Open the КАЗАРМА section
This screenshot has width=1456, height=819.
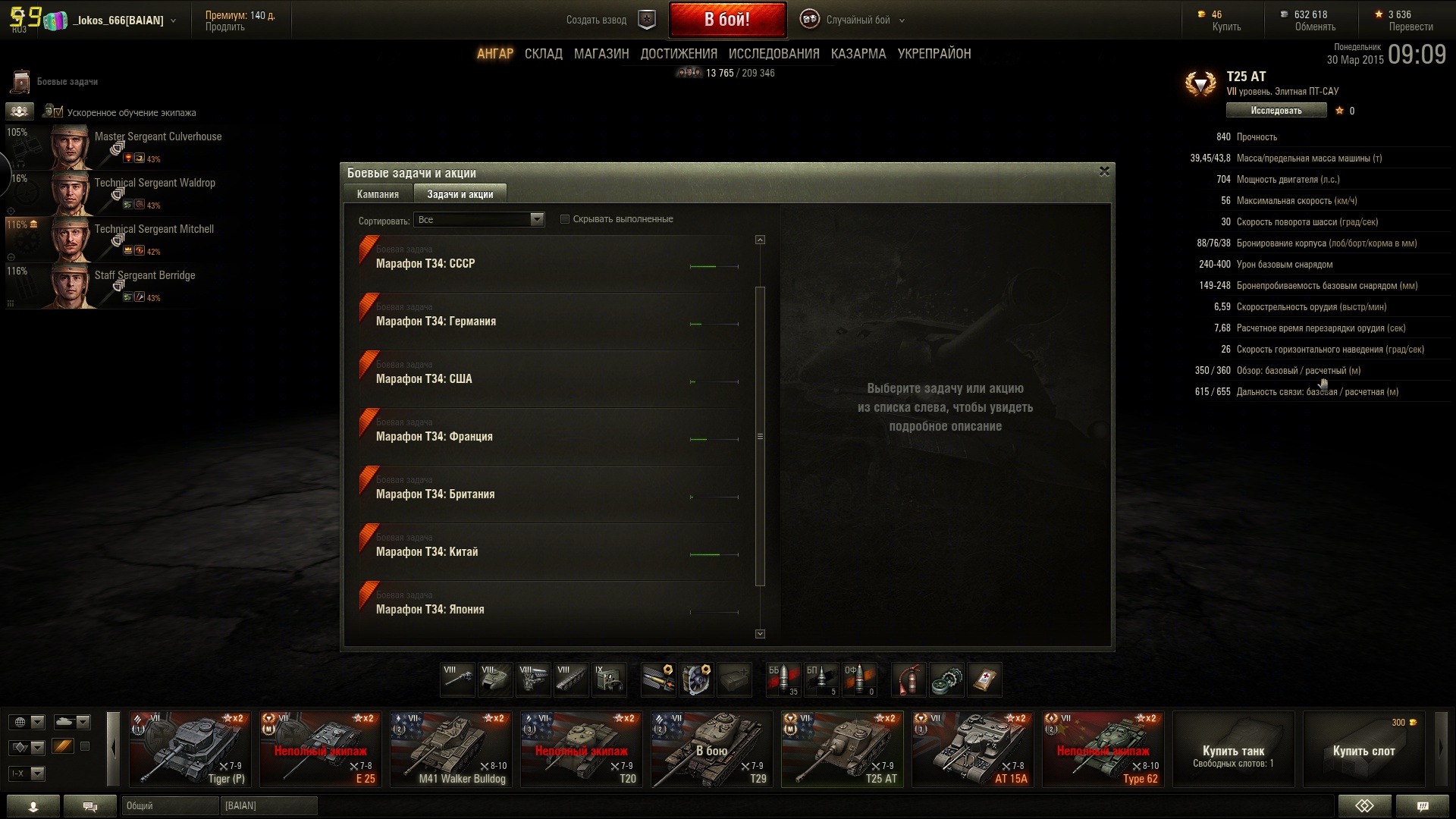[858, 54]
